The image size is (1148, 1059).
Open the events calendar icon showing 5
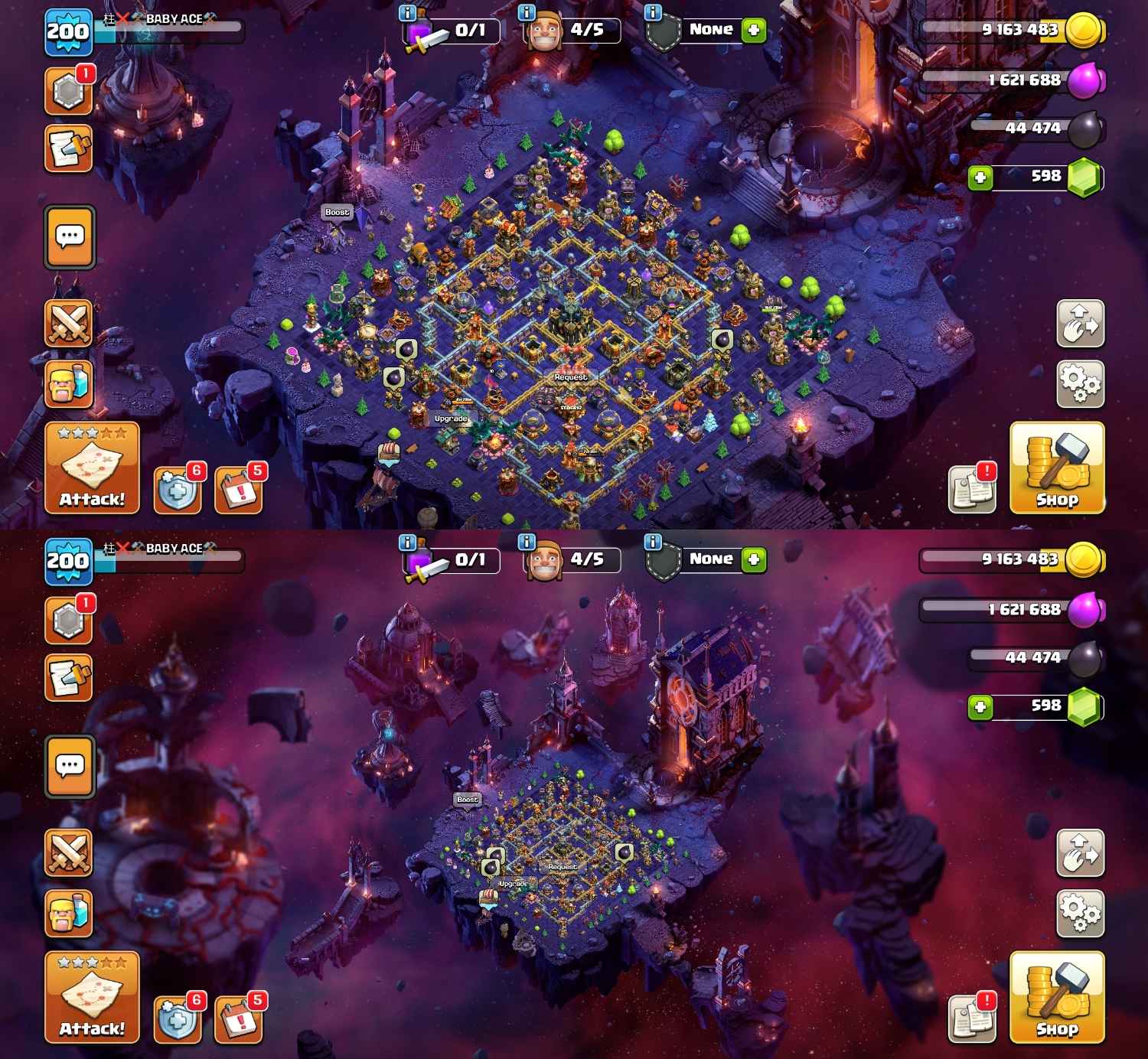pyautogui.click(x=237, y=487)
